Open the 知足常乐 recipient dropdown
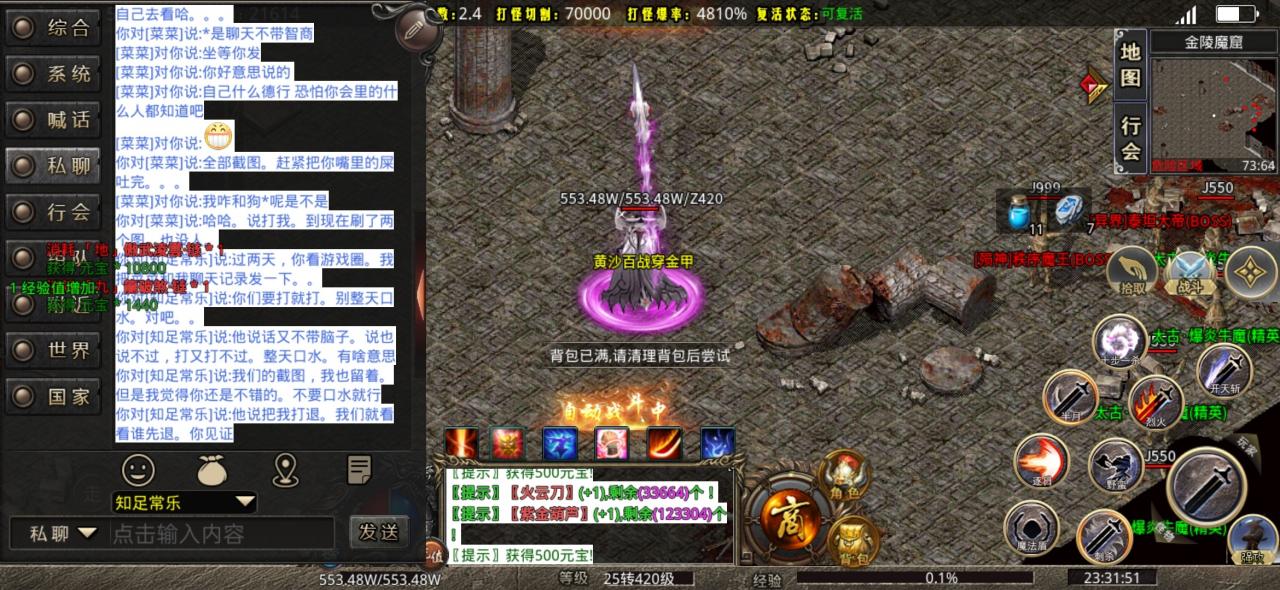Screen dimensions: 1280x590 (184, 502)
